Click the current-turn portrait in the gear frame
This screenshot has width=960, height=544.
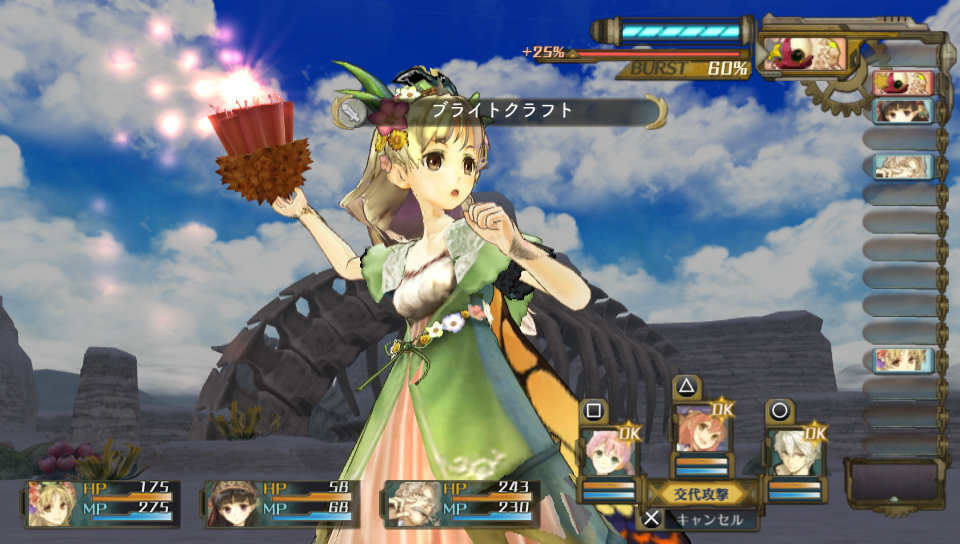pos(804,54)
